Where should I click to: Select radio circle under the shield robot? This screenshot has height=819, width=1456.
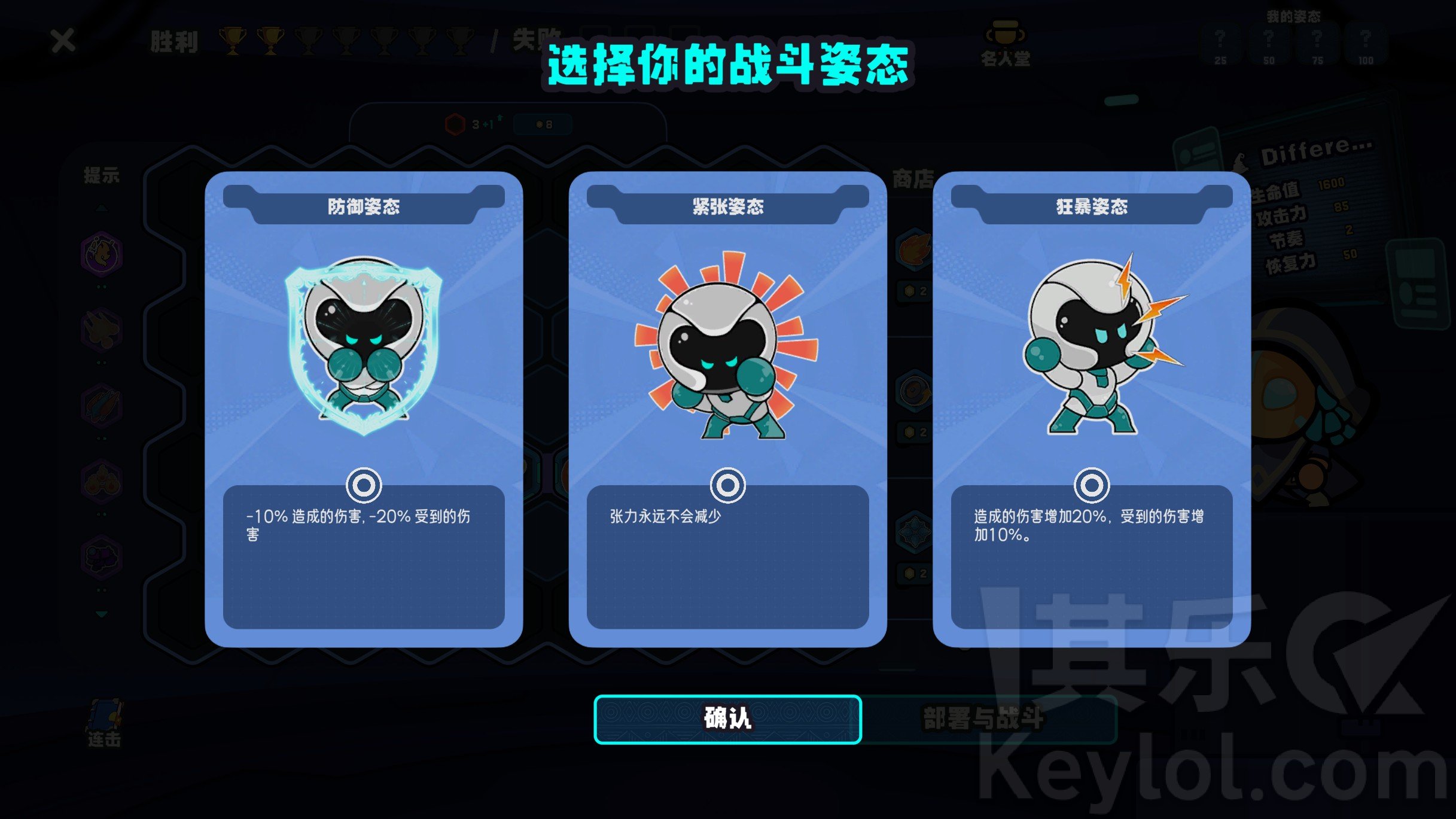click(364, 485)
